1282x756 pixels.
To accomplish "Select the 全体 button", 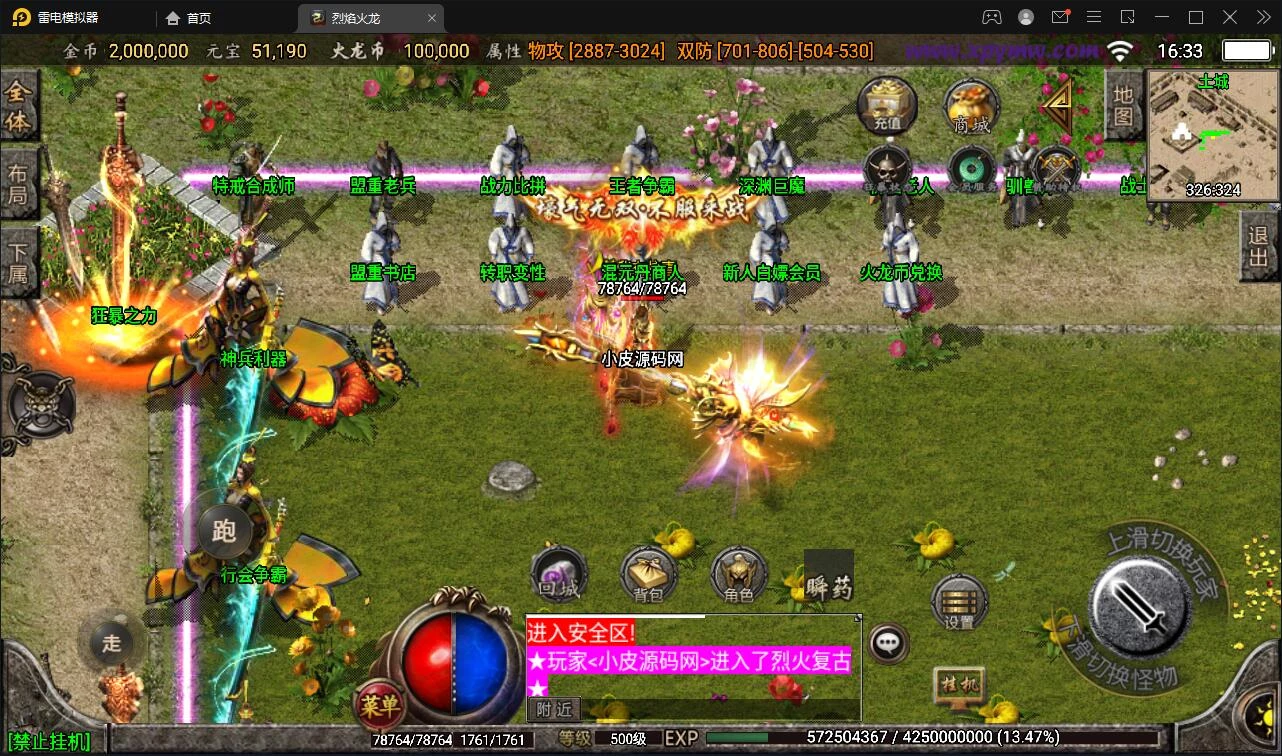I will point(18,107).
